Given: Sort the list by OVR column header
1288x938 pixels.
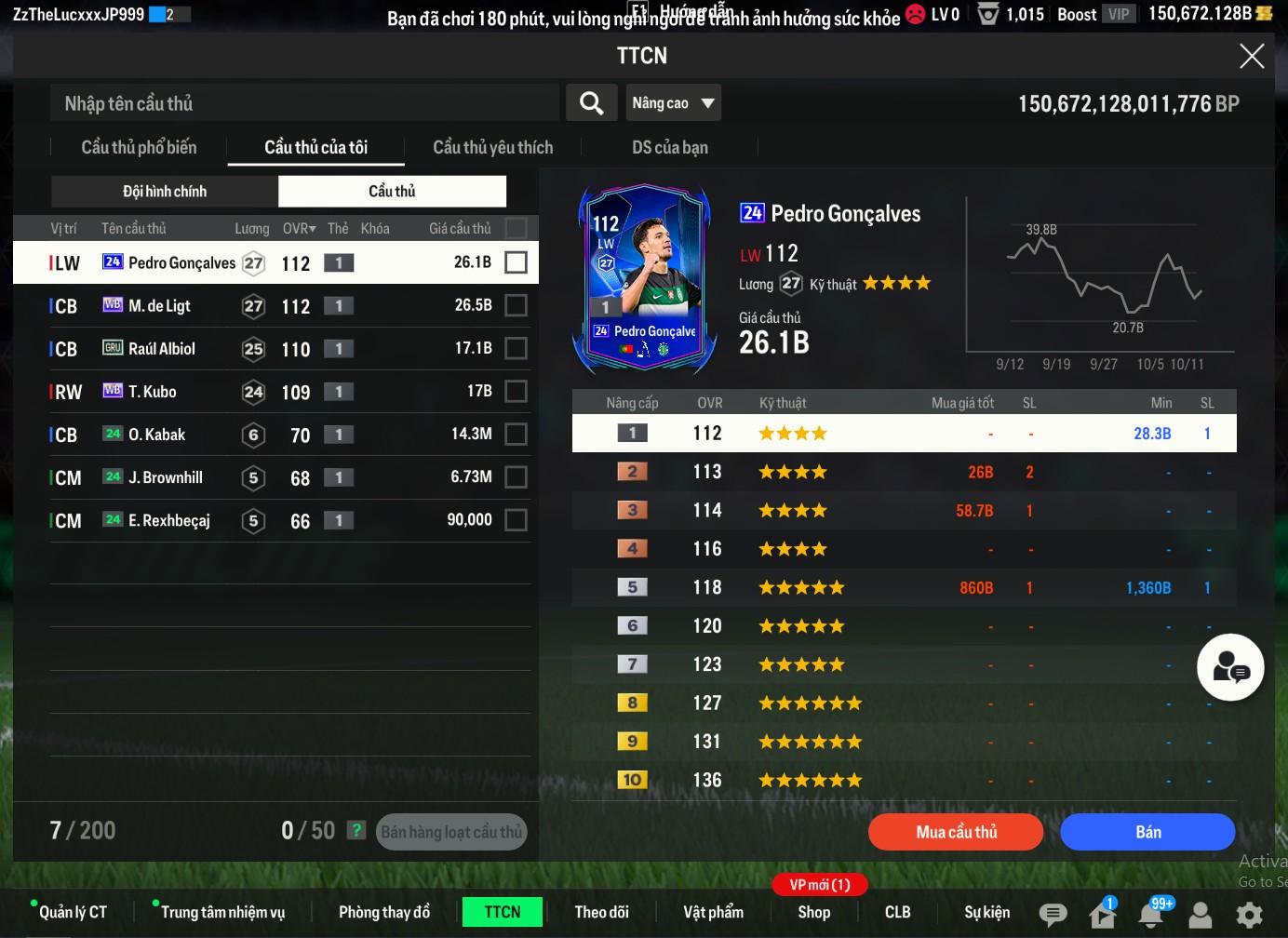Looking at the screenshot, I should pyautogui.click(x=299, y=228).
